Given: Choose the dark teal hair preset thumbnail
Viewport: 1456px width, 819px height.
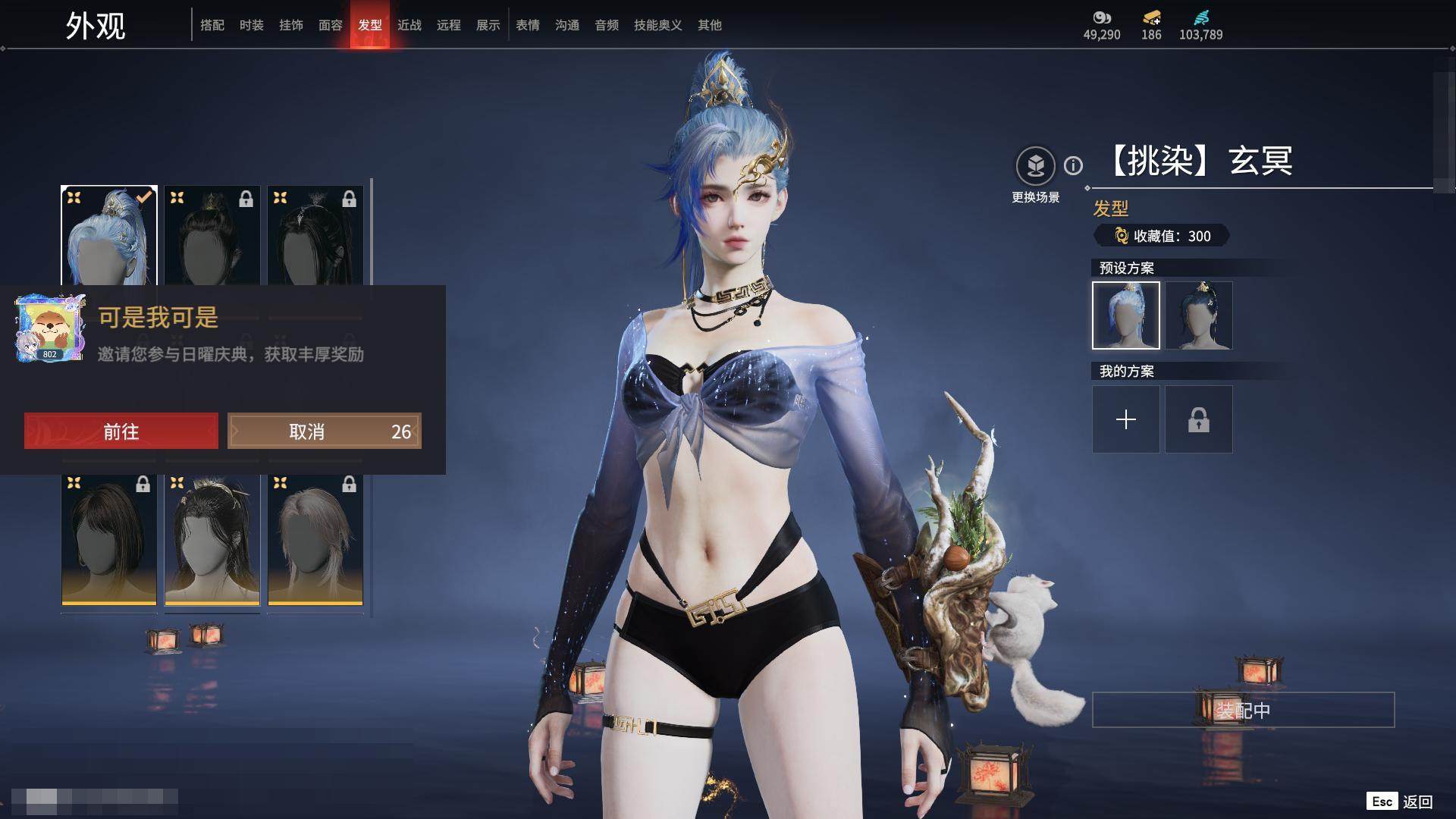Looking at the screenshot, I should [1199, 315].
